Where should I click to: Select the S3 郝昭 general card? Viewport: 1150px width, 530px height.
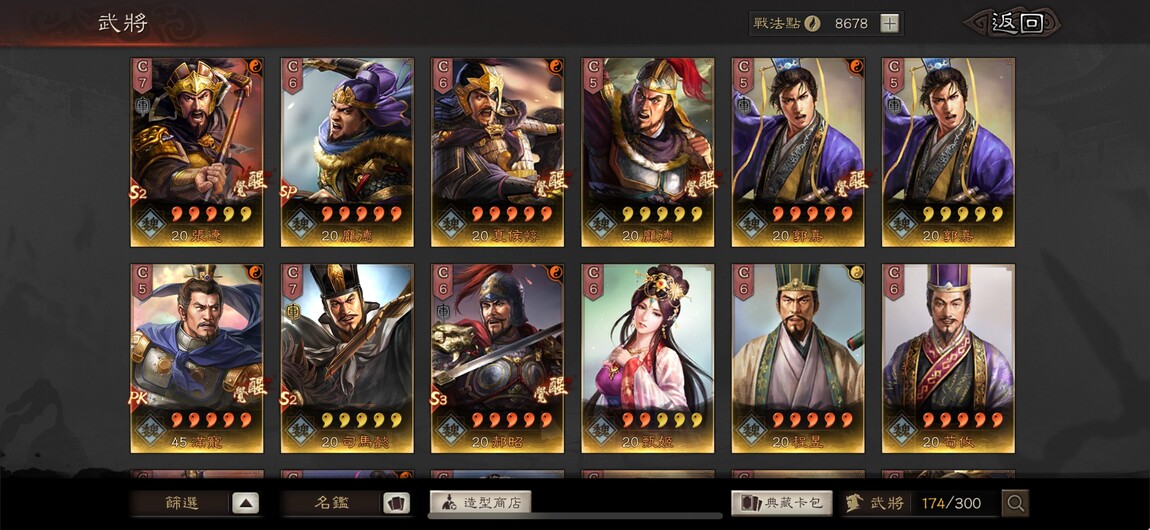pos(497,358)
